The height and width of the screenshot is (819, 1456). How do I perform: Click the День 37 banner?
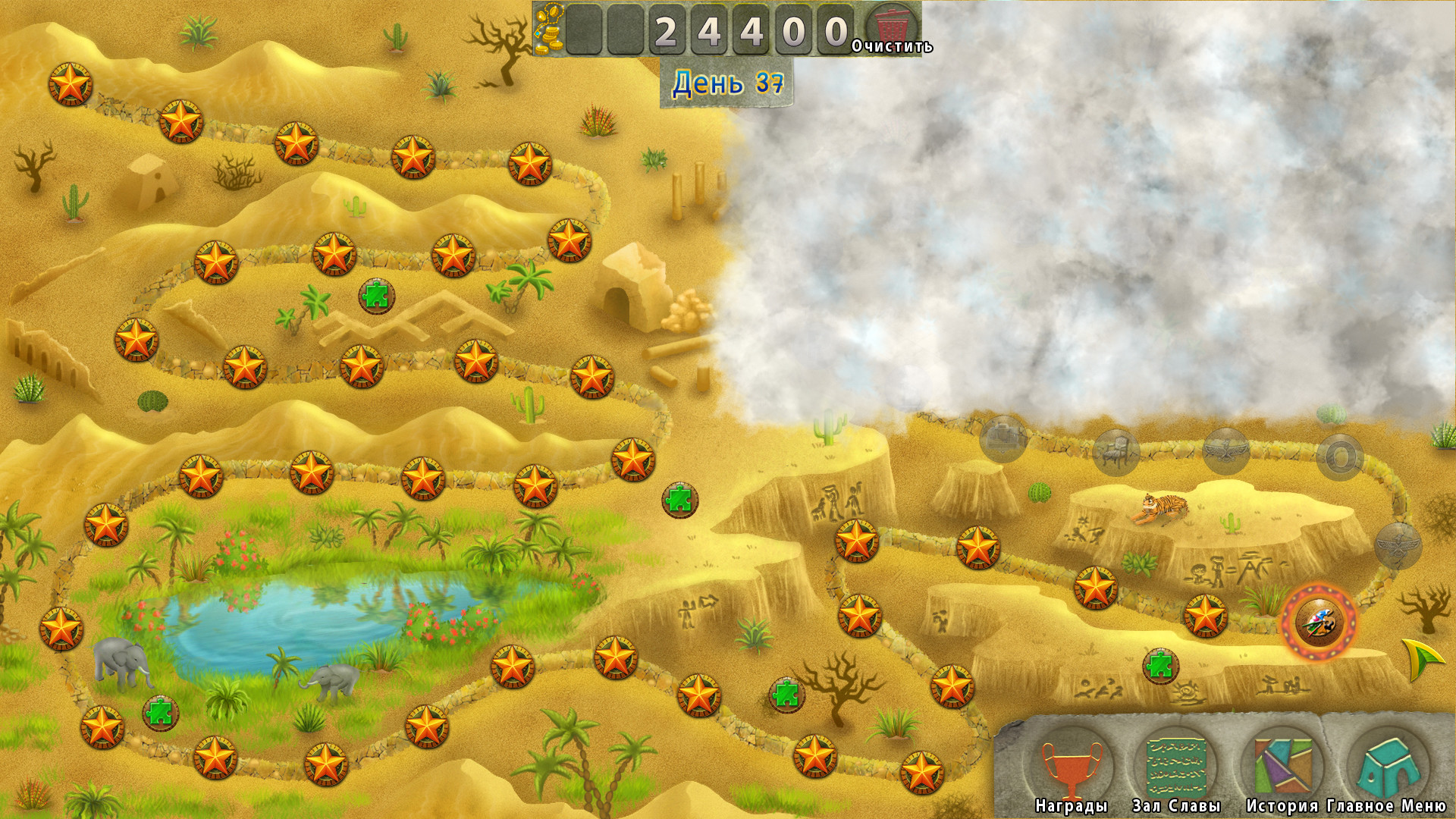tap(730, 83)
